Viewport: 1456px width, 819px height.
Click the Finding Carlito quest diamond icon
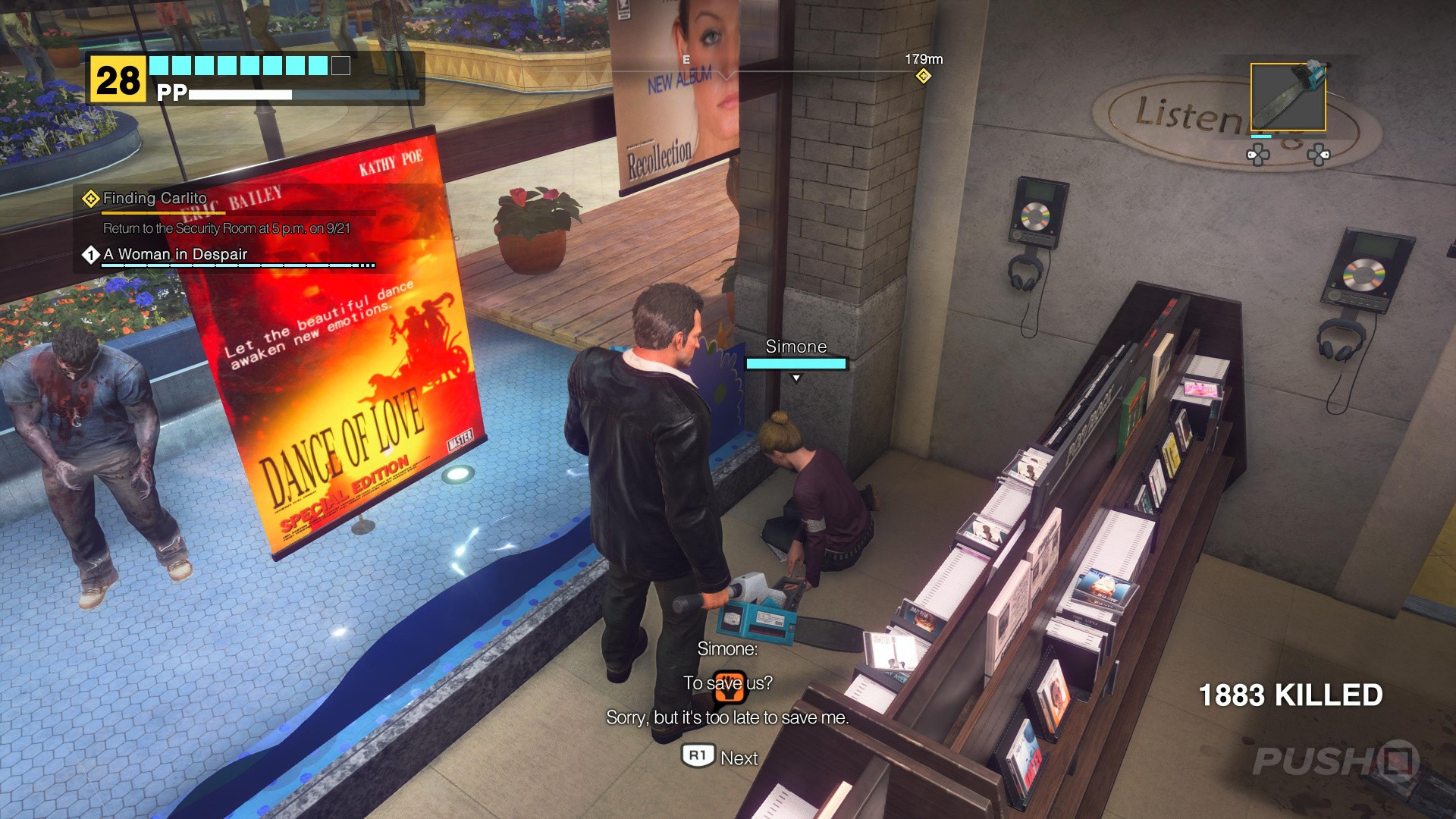[90, 198]
